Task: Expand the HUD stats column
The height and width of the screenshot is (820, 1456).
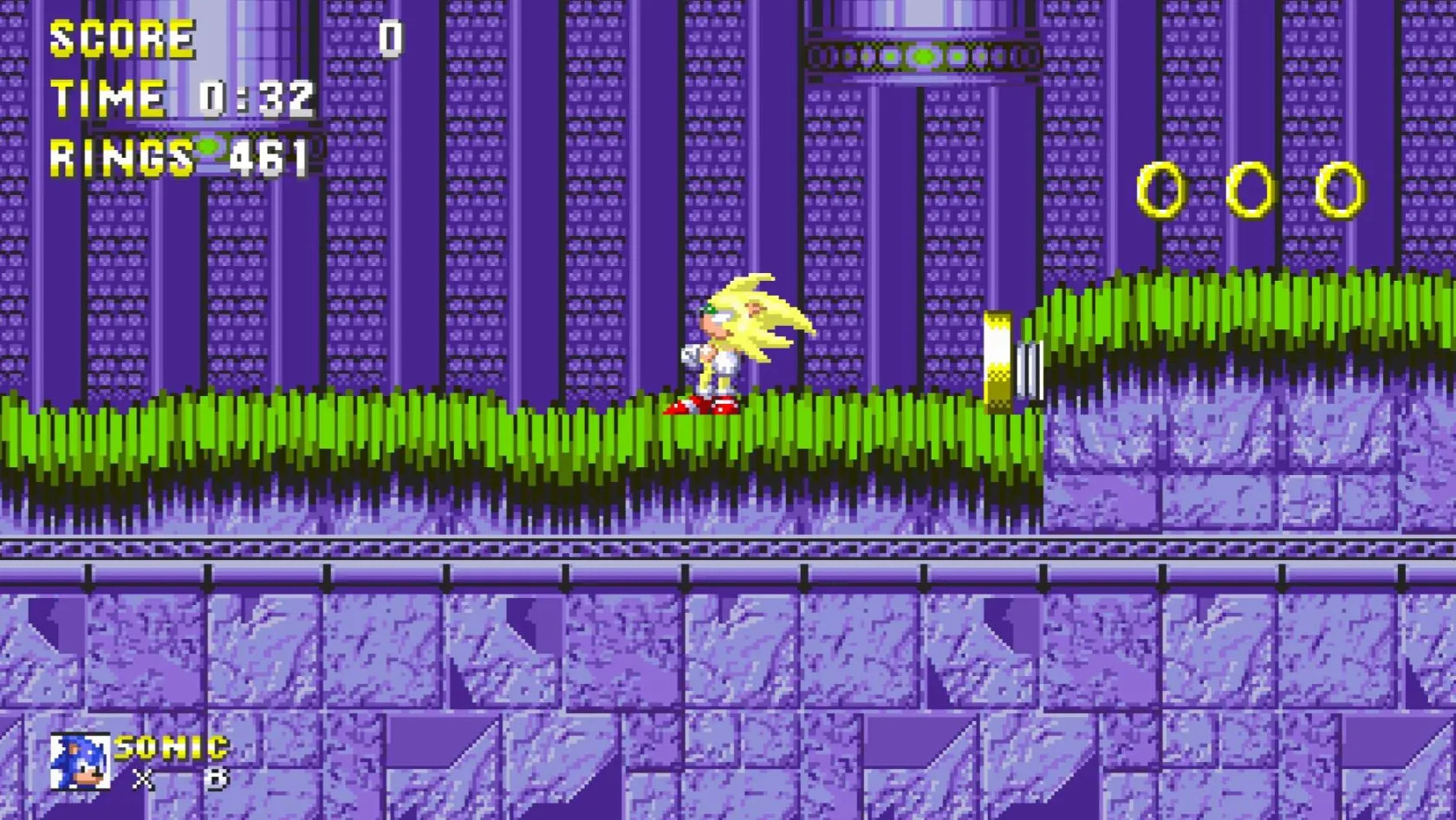Action: pos(173,95)
